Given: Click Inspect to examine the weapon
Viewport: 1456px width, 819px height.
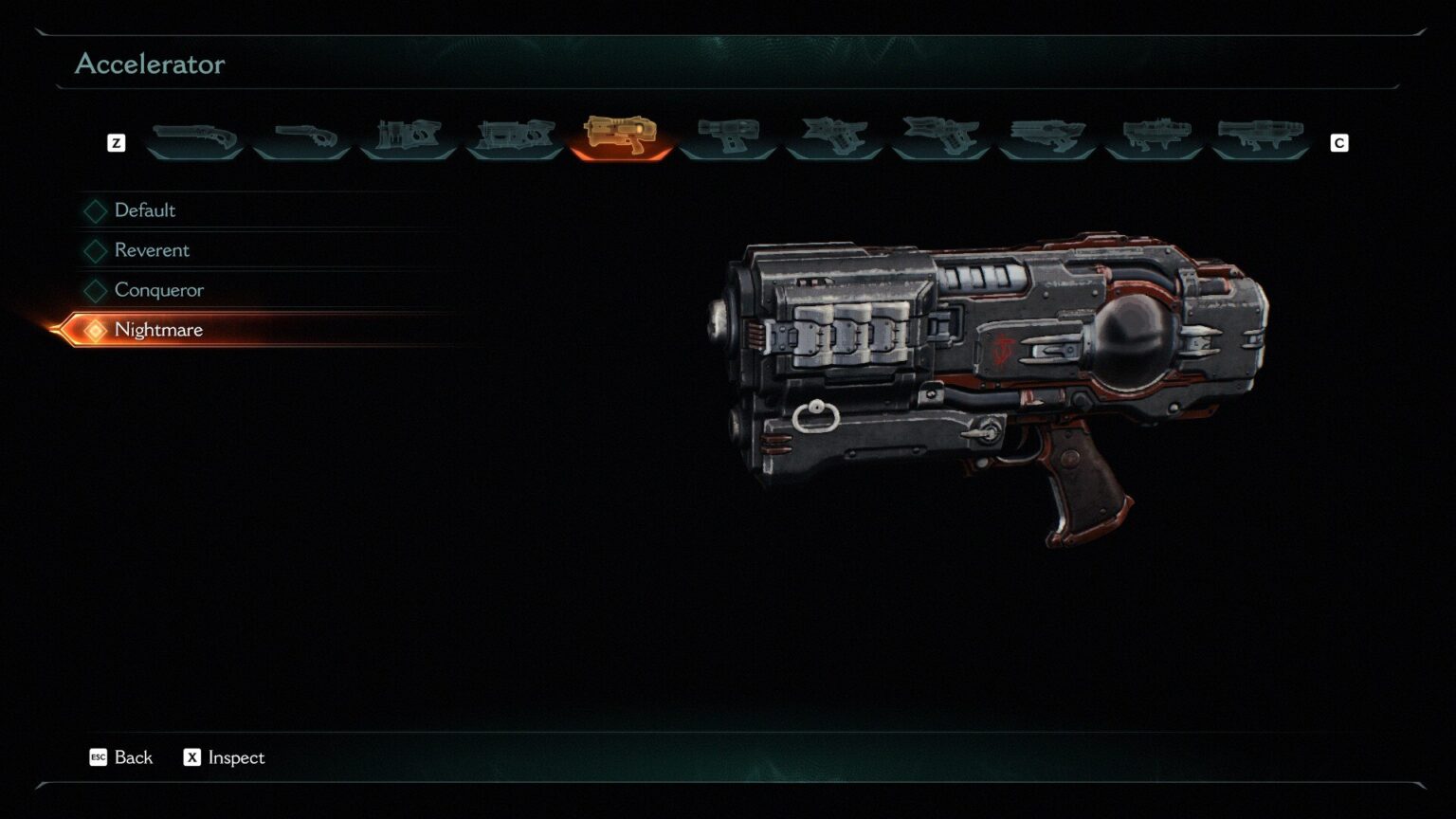Looking at the screenshot, I should point(223,758).
